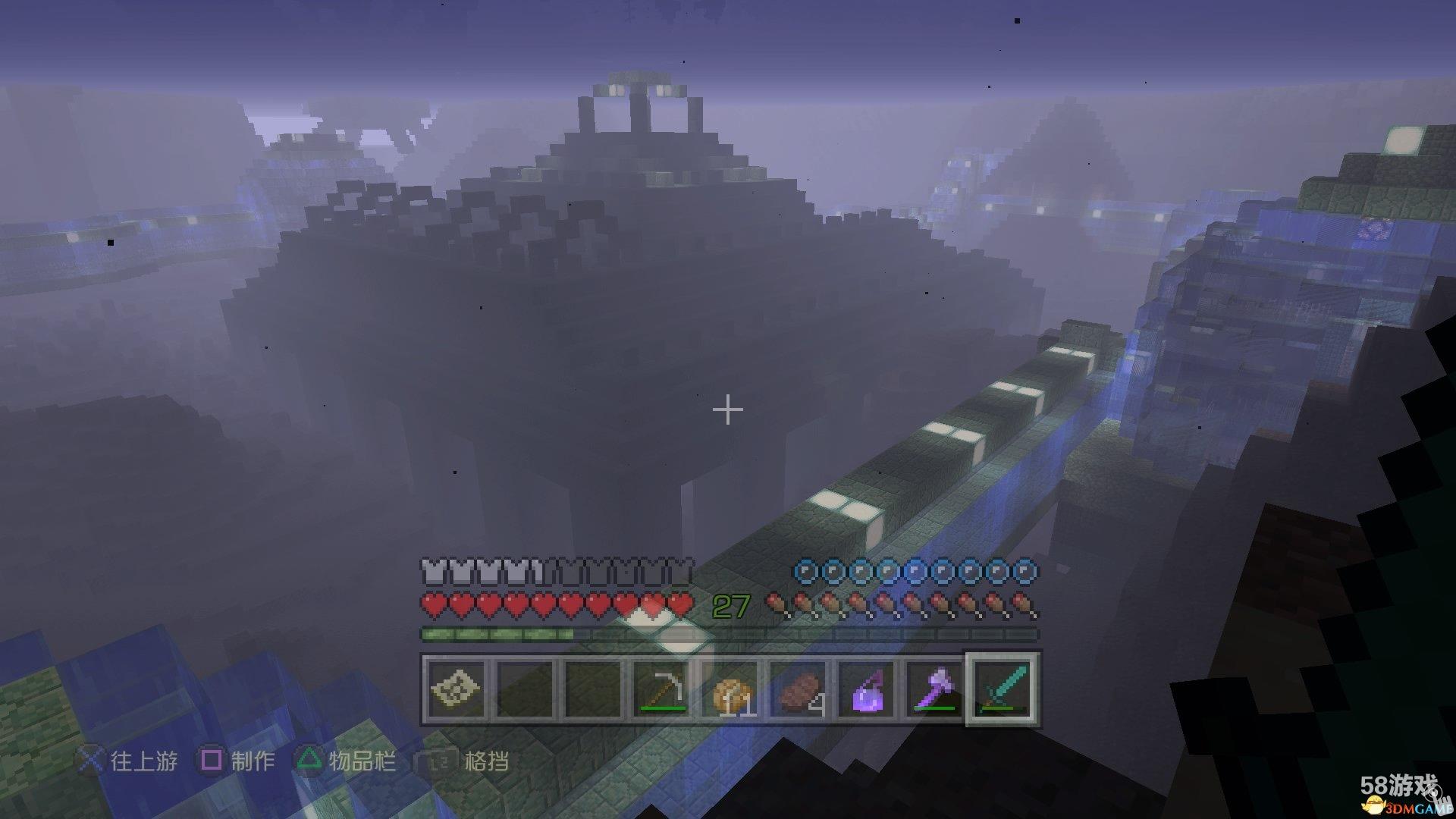Choose the iron pickaxe hotbar slot

(x=661, y=689)
